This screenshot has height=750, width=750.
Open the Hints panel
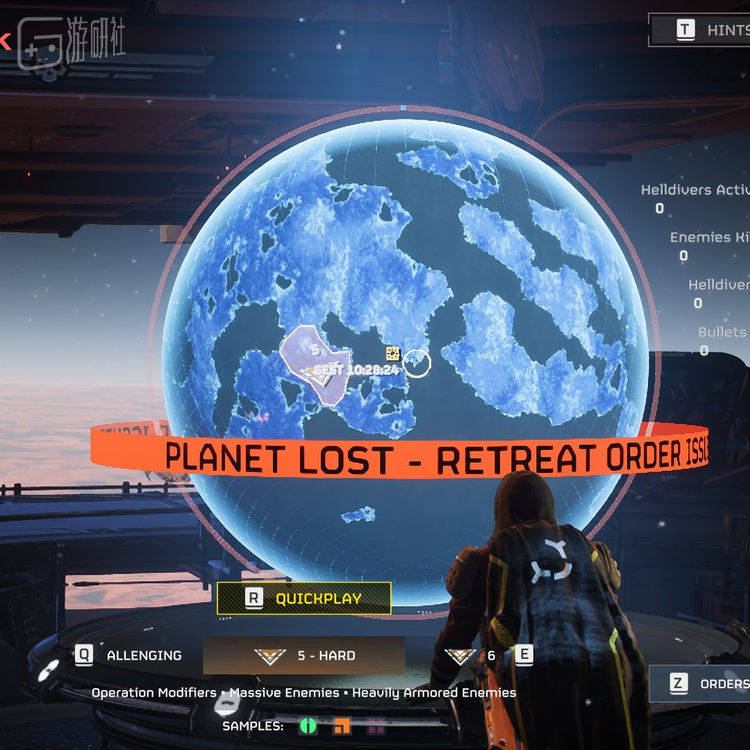coord(711,30)
